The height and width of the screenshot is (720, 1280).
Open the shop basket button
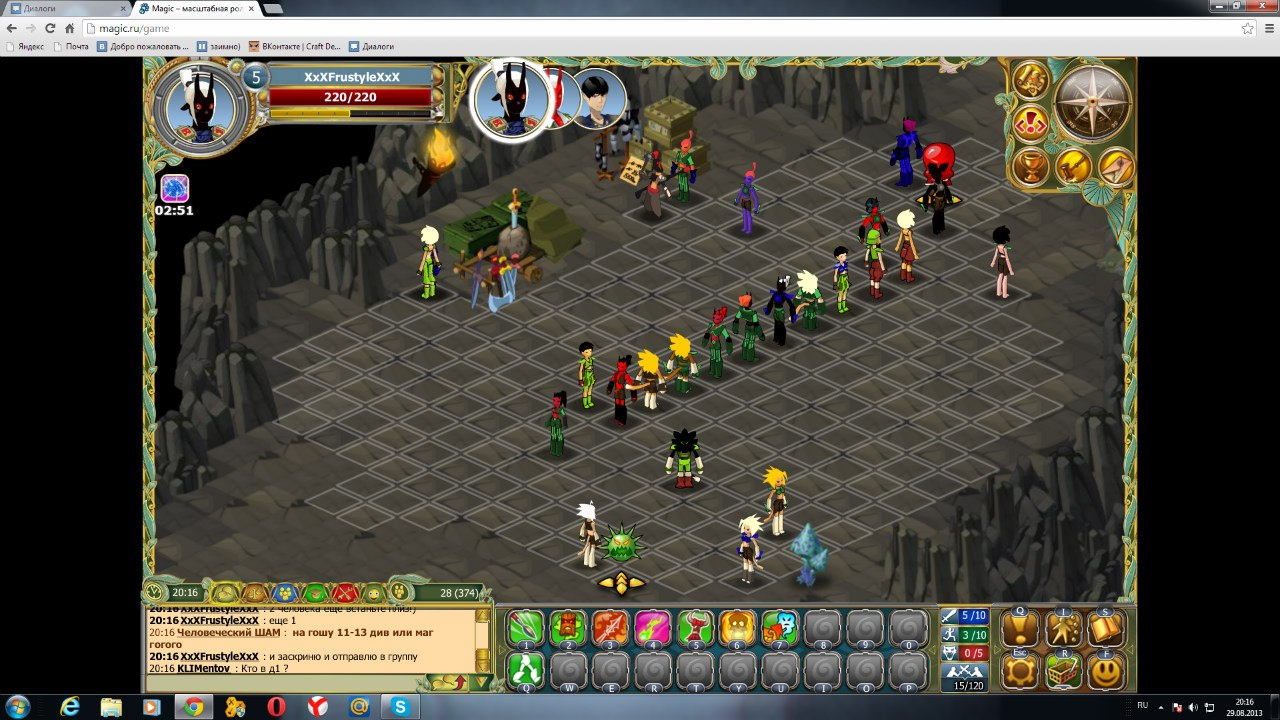pyautogui.click(x=1063, y=672)
